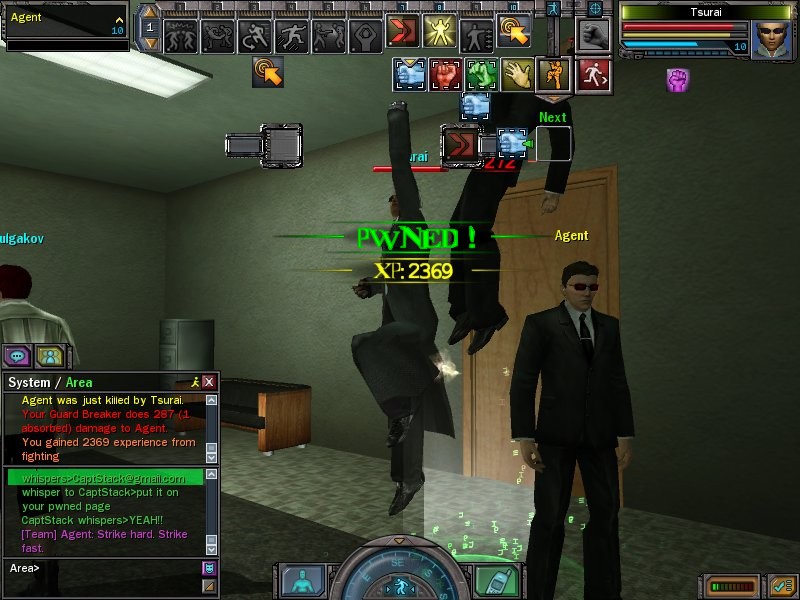800x600 pixels.
Task: Open the purple speech bubble chat button
Action: point(17,355)
